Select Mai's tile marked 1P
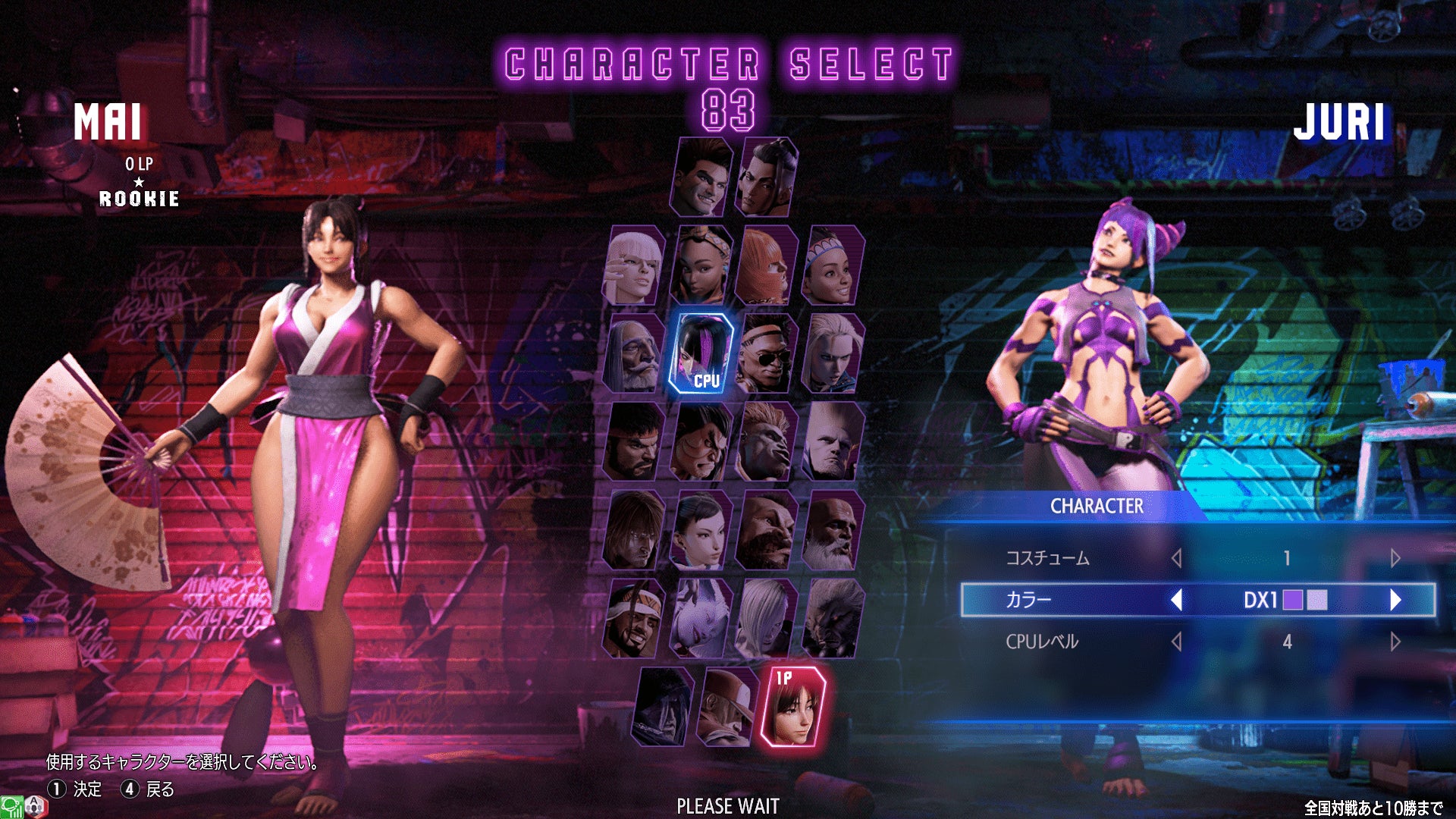The height and width of the screenshot is (819, 1456). click(x=794, y=707)
